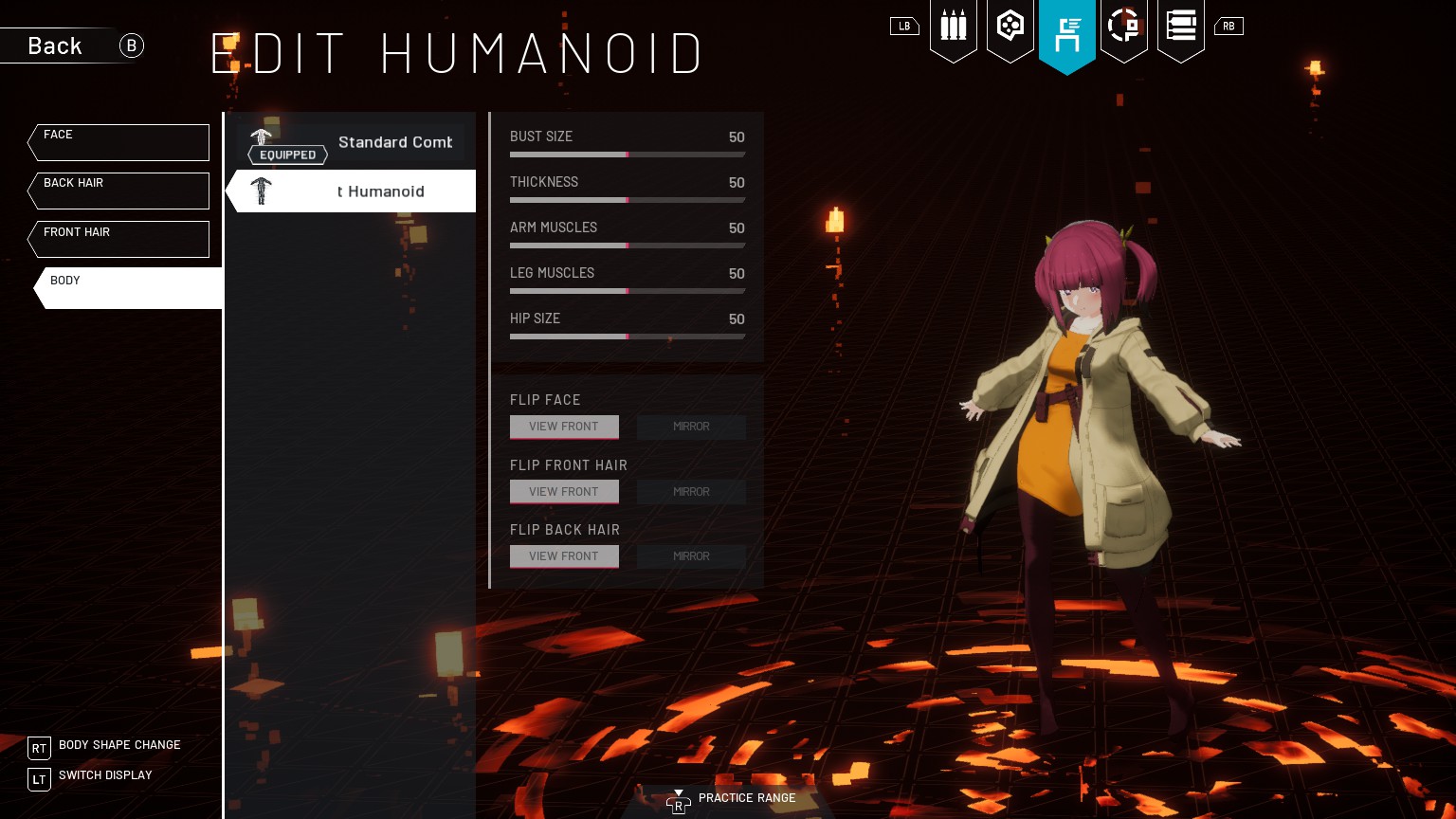The height and width of the screenshot is (819, 1456).
Task: Select the highlighted Humanoid body entry
Action: coord(351,191)
